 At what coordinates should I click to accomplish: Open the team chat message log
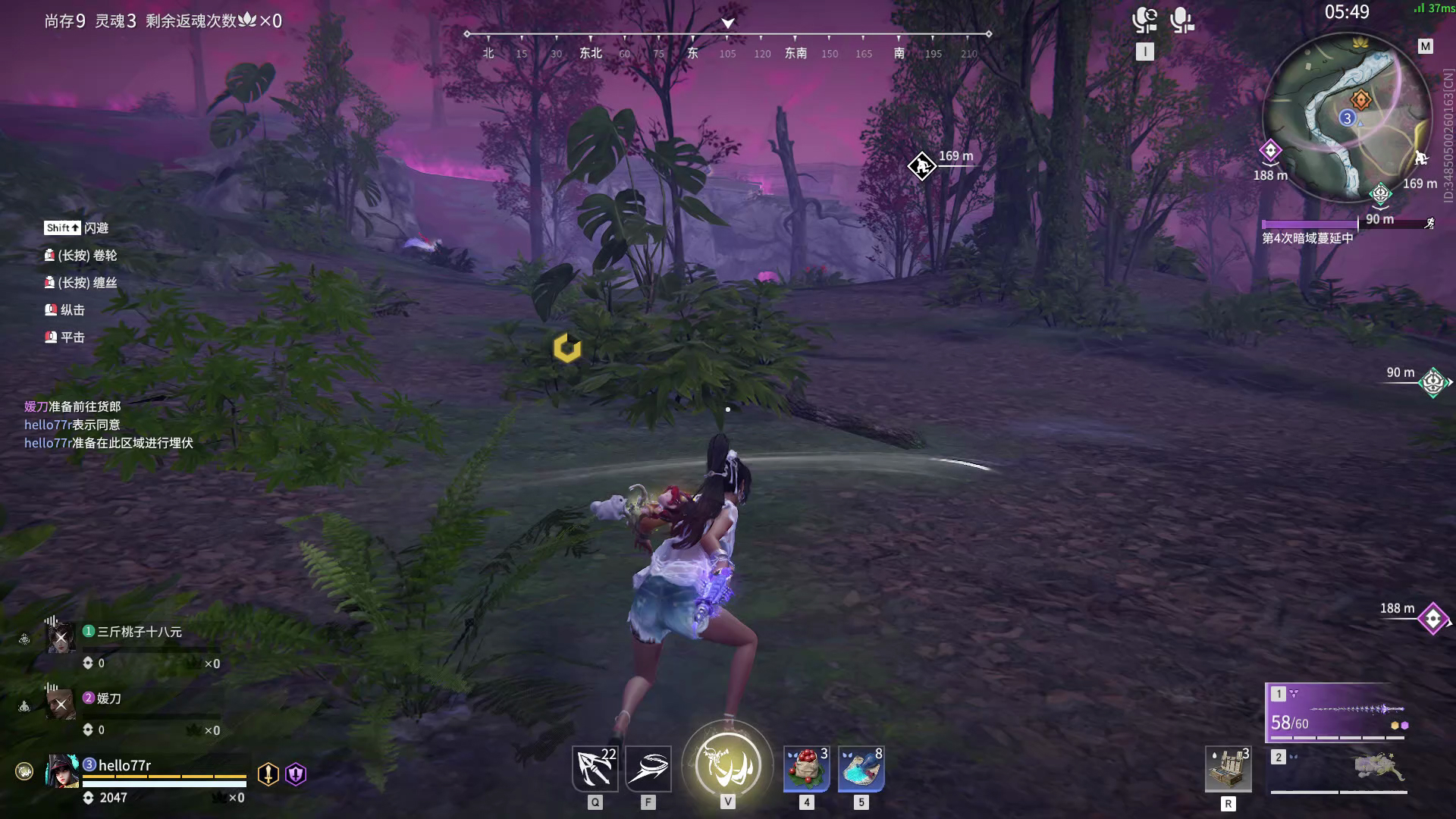108,425
